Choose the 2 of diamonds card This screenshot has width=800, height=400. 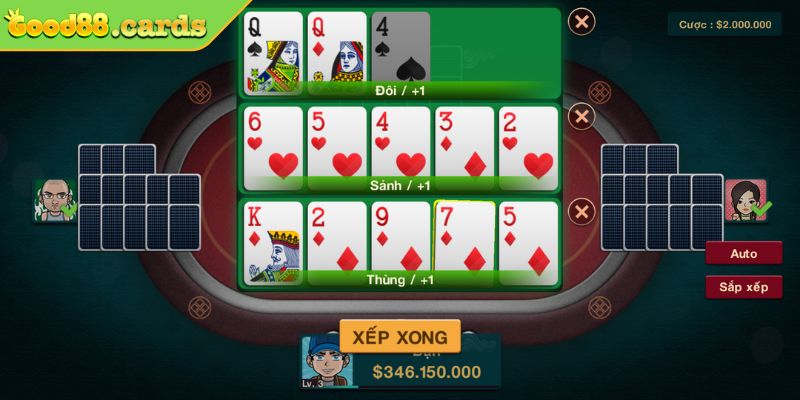point(336,240)
